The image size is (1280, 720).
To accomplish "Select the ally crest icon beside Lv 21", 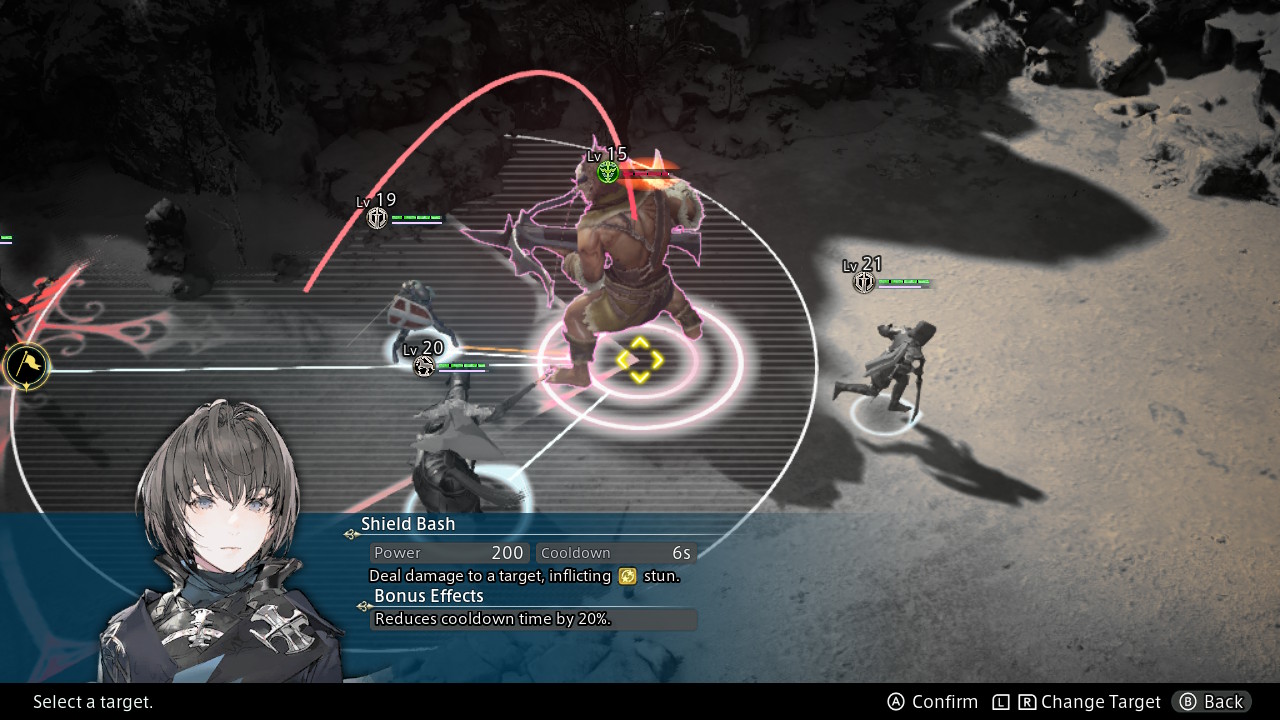I will click(863, 281).
